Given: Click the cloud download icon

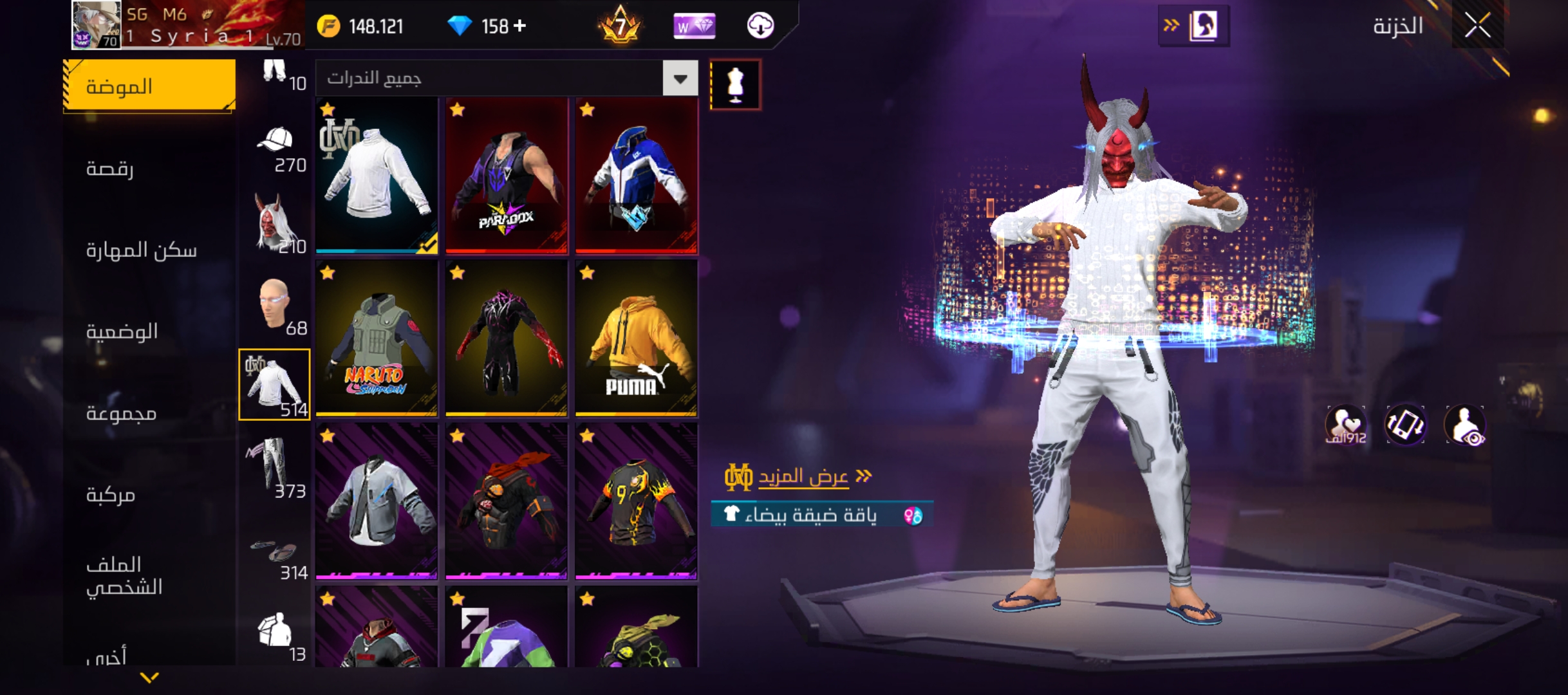Looking at the screenshot, I should tap(760, 26).
